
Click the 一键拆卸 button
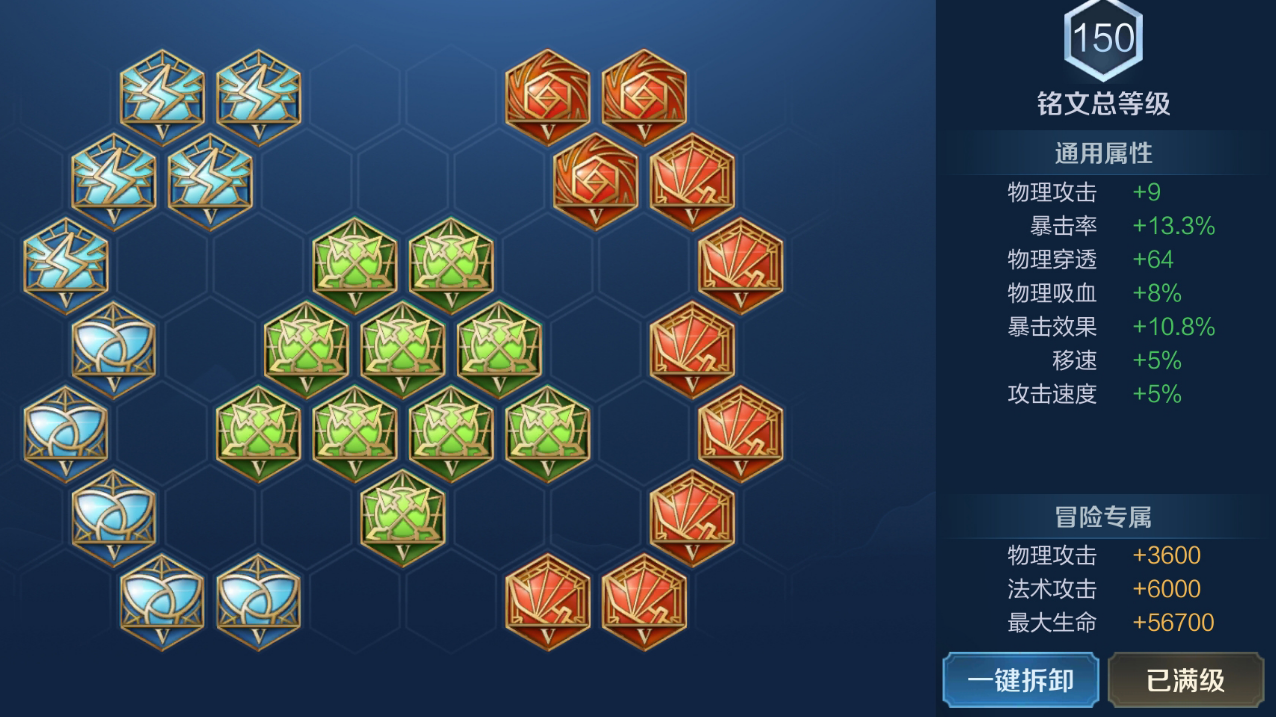(1020, 680)
